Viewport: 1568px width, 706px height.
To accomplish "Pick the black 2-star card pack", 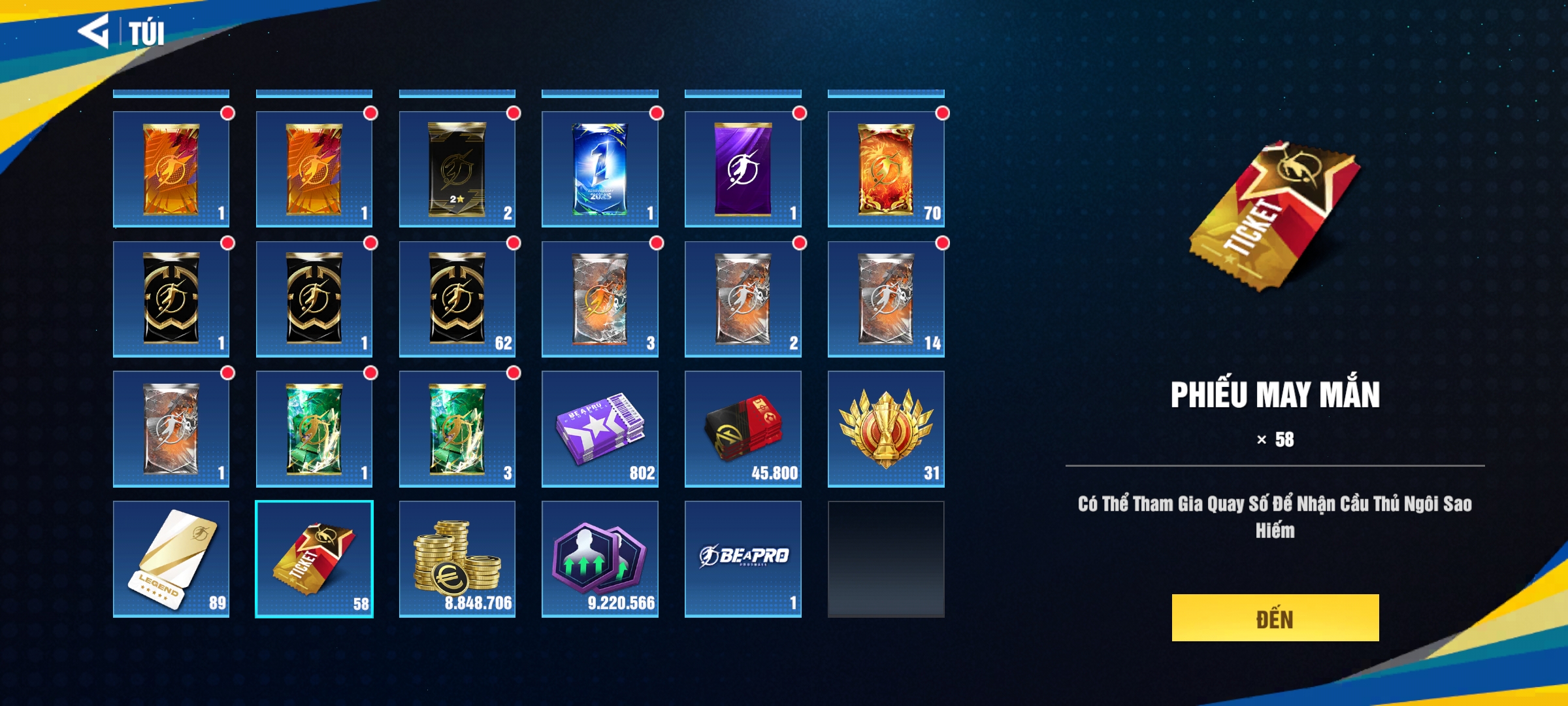I will pos(457,169).
